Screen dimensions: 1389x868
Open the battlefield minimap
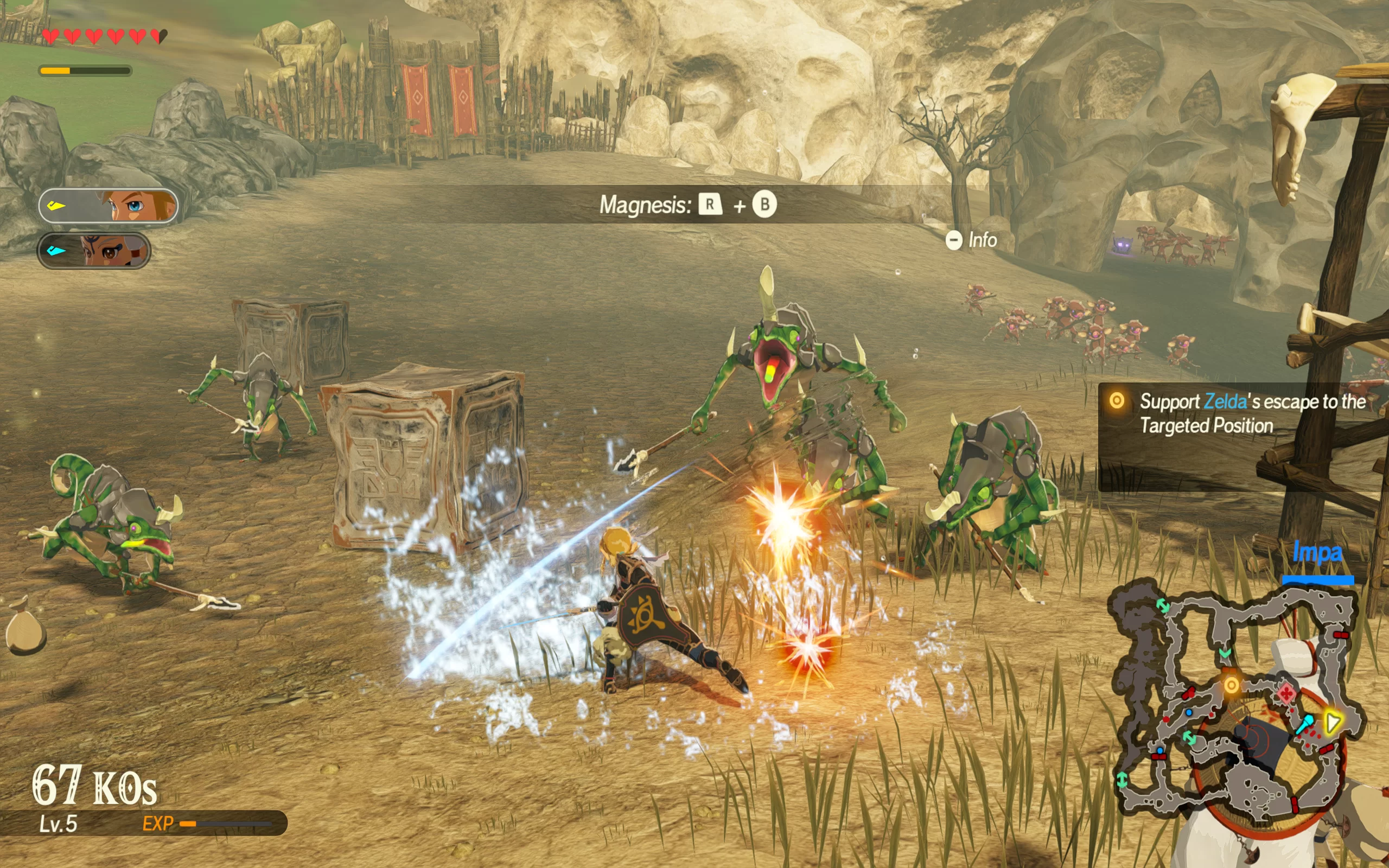tap(1234, 698)
